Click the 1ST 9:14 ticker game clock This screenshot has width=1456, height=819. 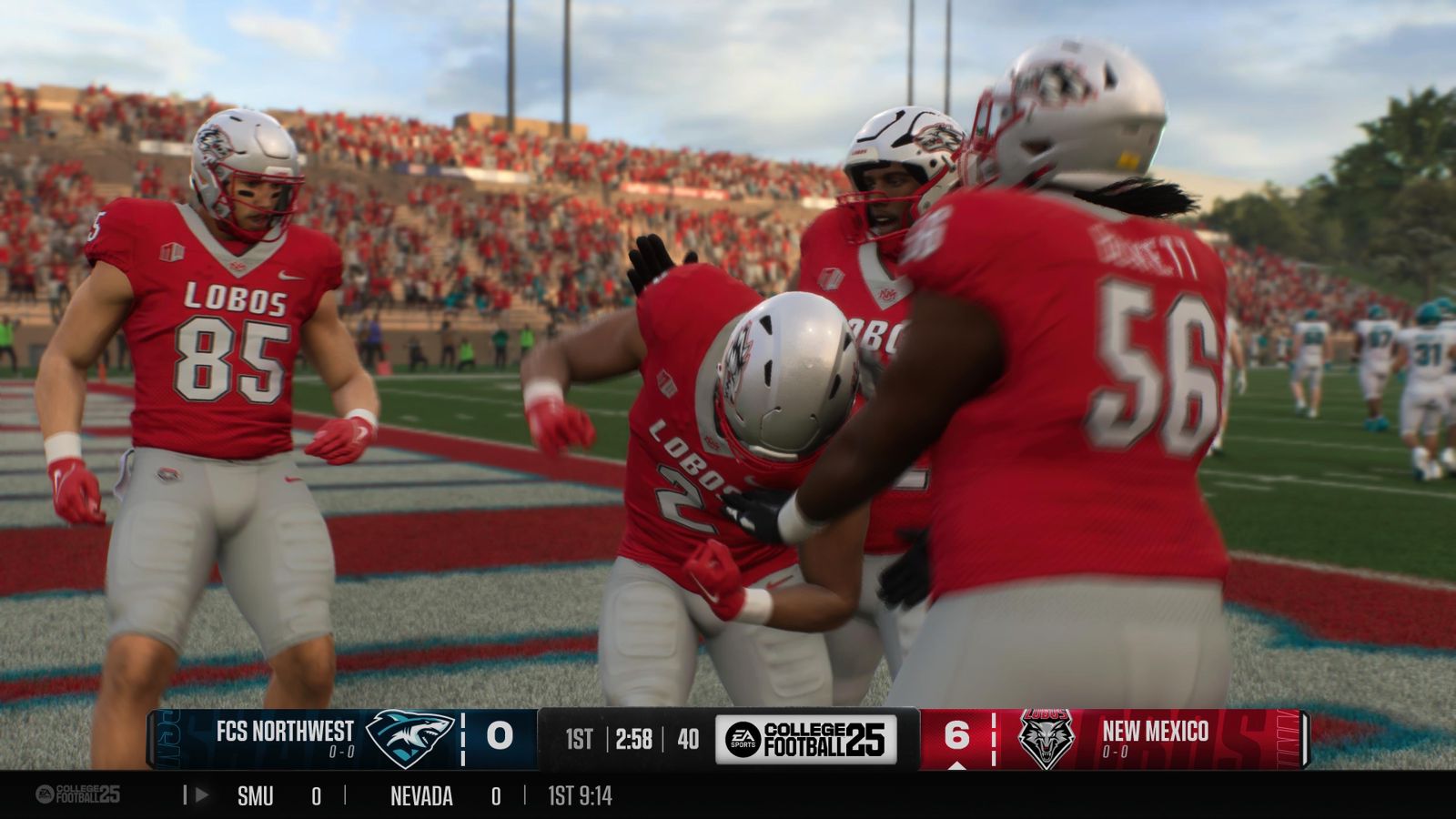pyautogui.click(x=580, y=794)
